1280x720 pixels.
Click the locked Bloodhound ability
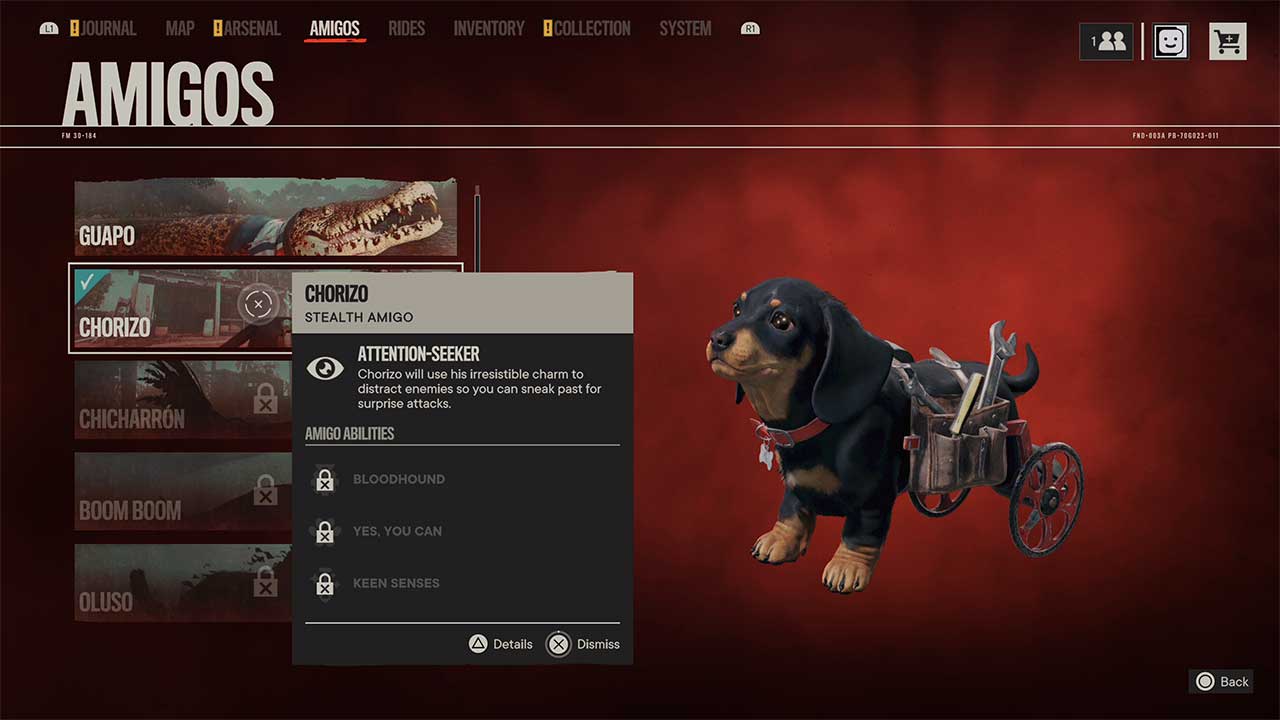(398, 479)
